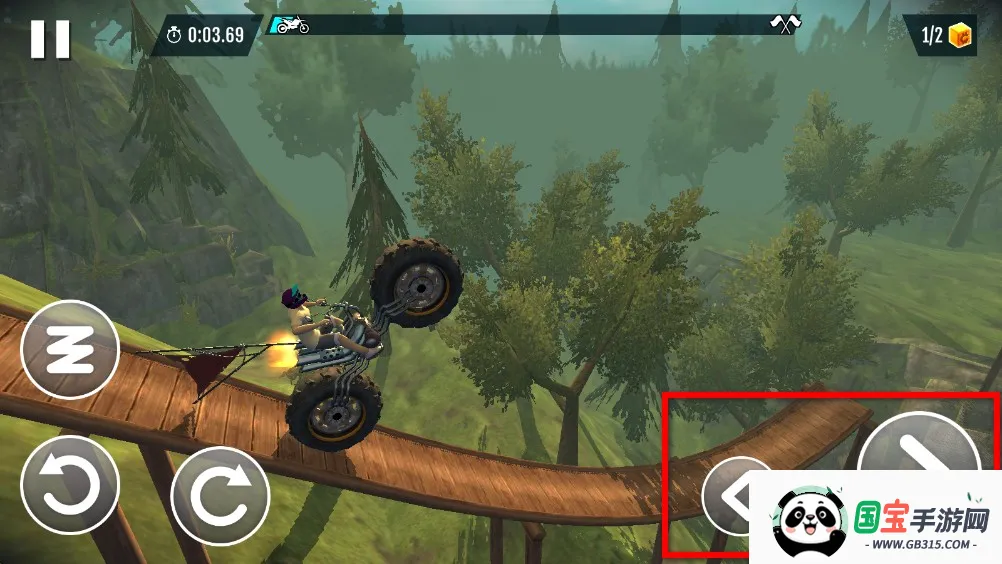Tap the zigzag spring jump button
This screenshot has width=1002, height=564.
(70, 349)
